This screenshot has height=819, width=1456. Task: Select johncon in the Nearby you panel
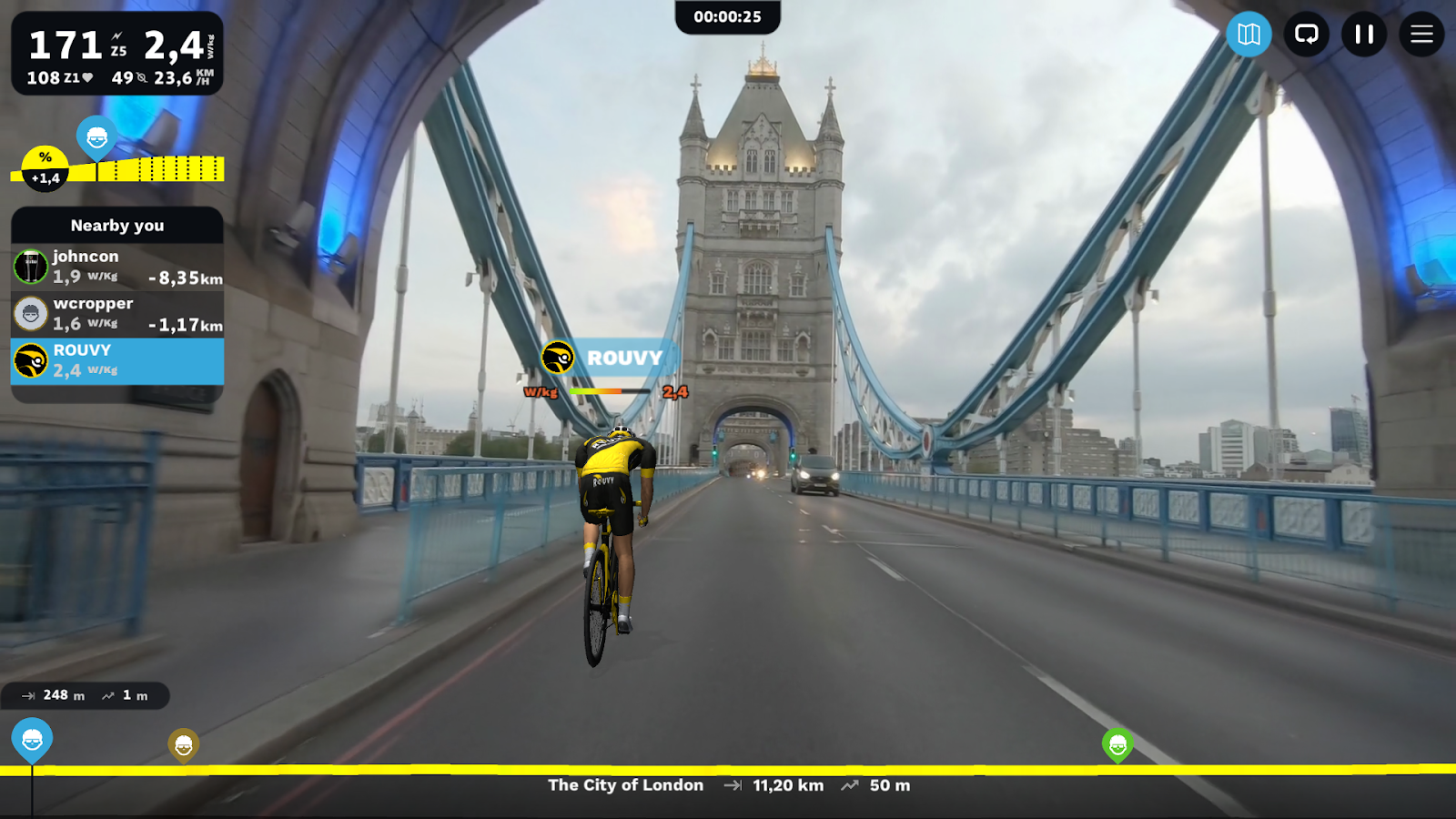(116, 266)
